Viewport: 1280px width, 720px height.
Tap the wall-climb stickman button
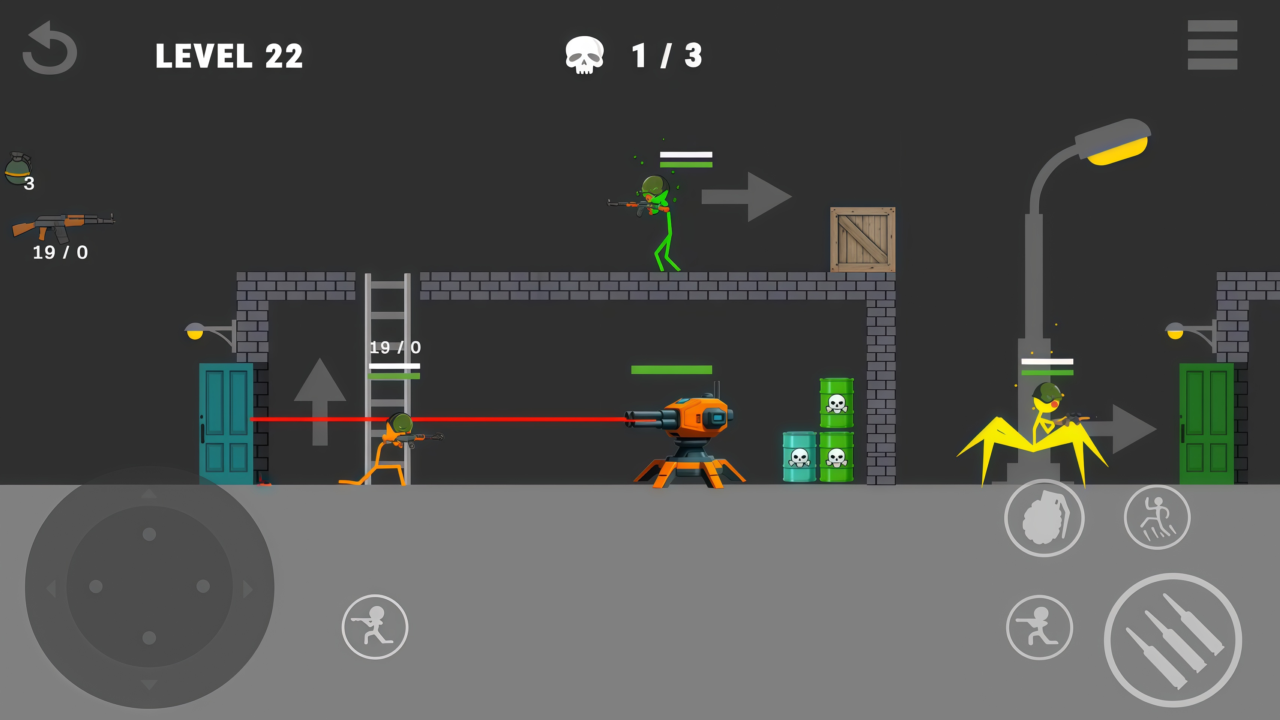pyautogui.click(x=1157, y=517)
